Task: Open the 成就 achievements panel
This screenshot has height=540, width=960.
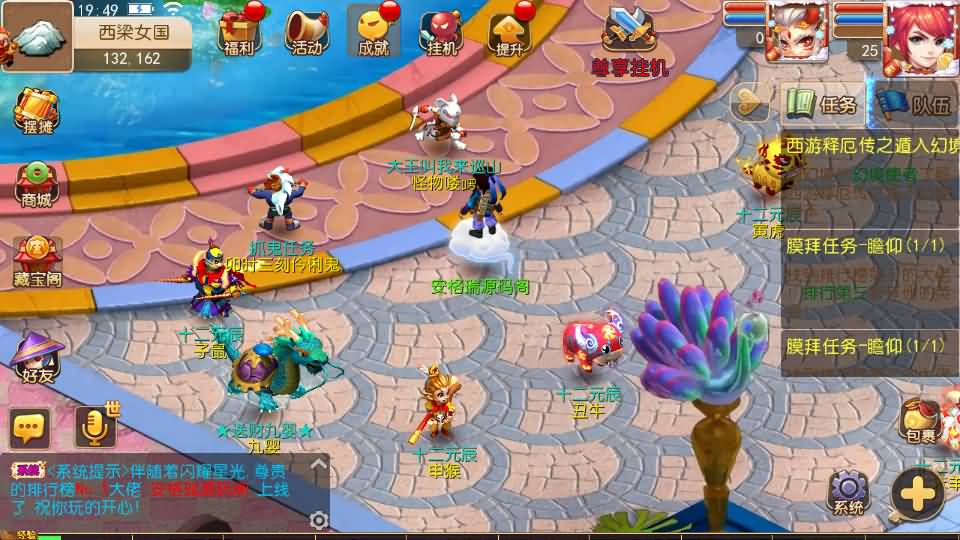Action: click(x=374, y=31)
